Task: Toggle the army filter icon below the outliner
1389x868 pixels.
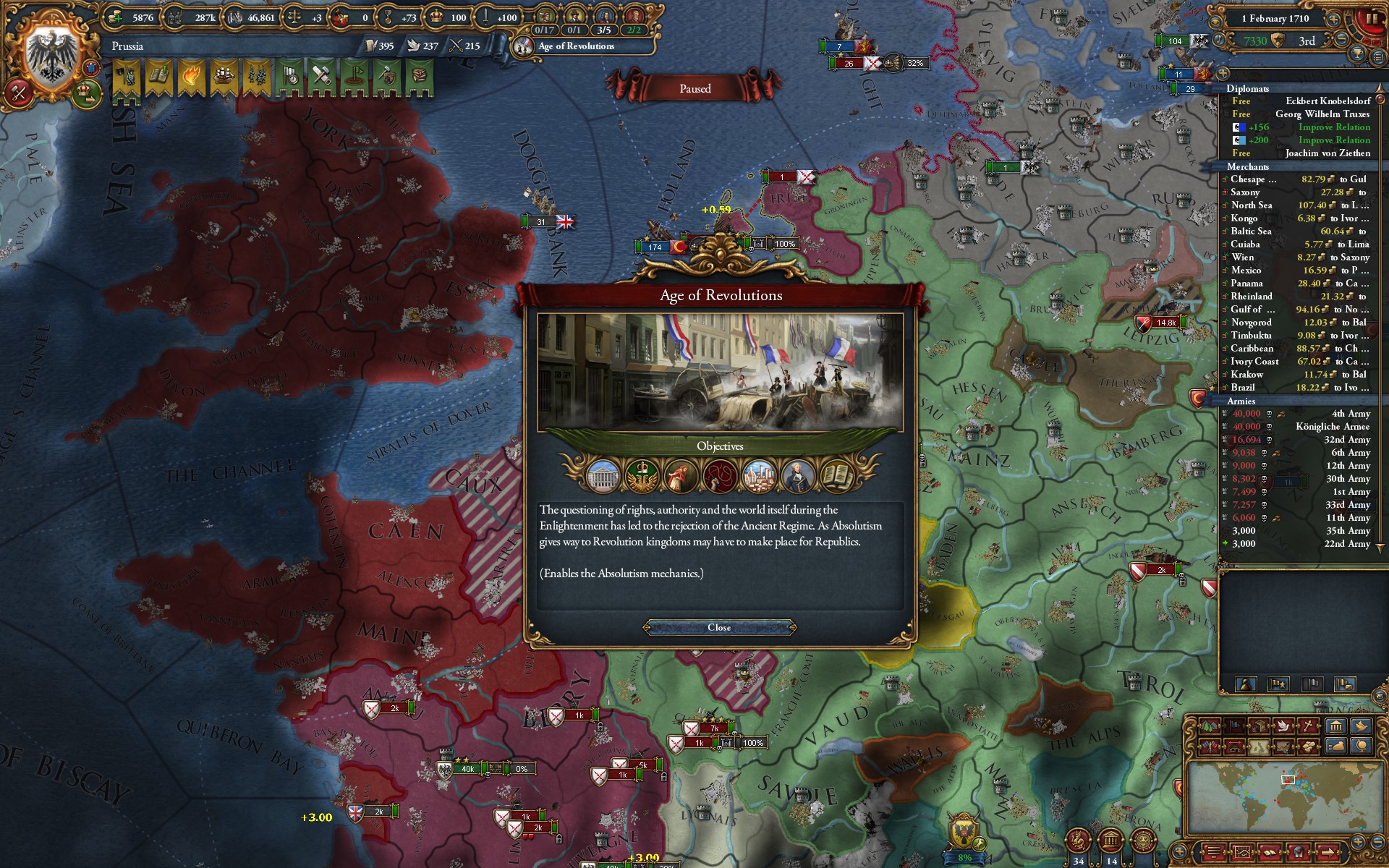Action: click(1278, 684)
